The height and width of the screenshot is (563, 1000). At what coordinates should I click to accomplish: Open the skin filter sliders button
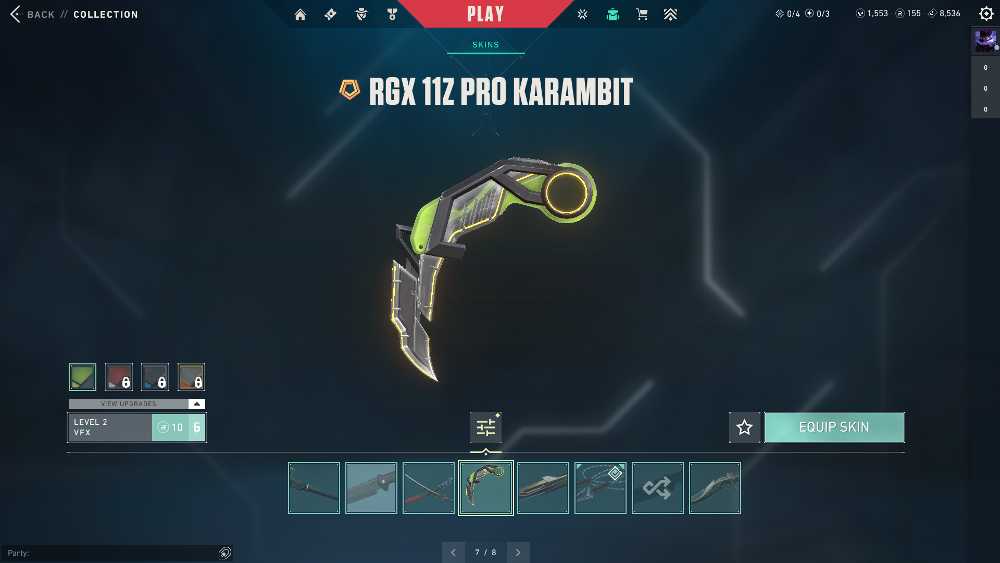[x=486, y=427]
